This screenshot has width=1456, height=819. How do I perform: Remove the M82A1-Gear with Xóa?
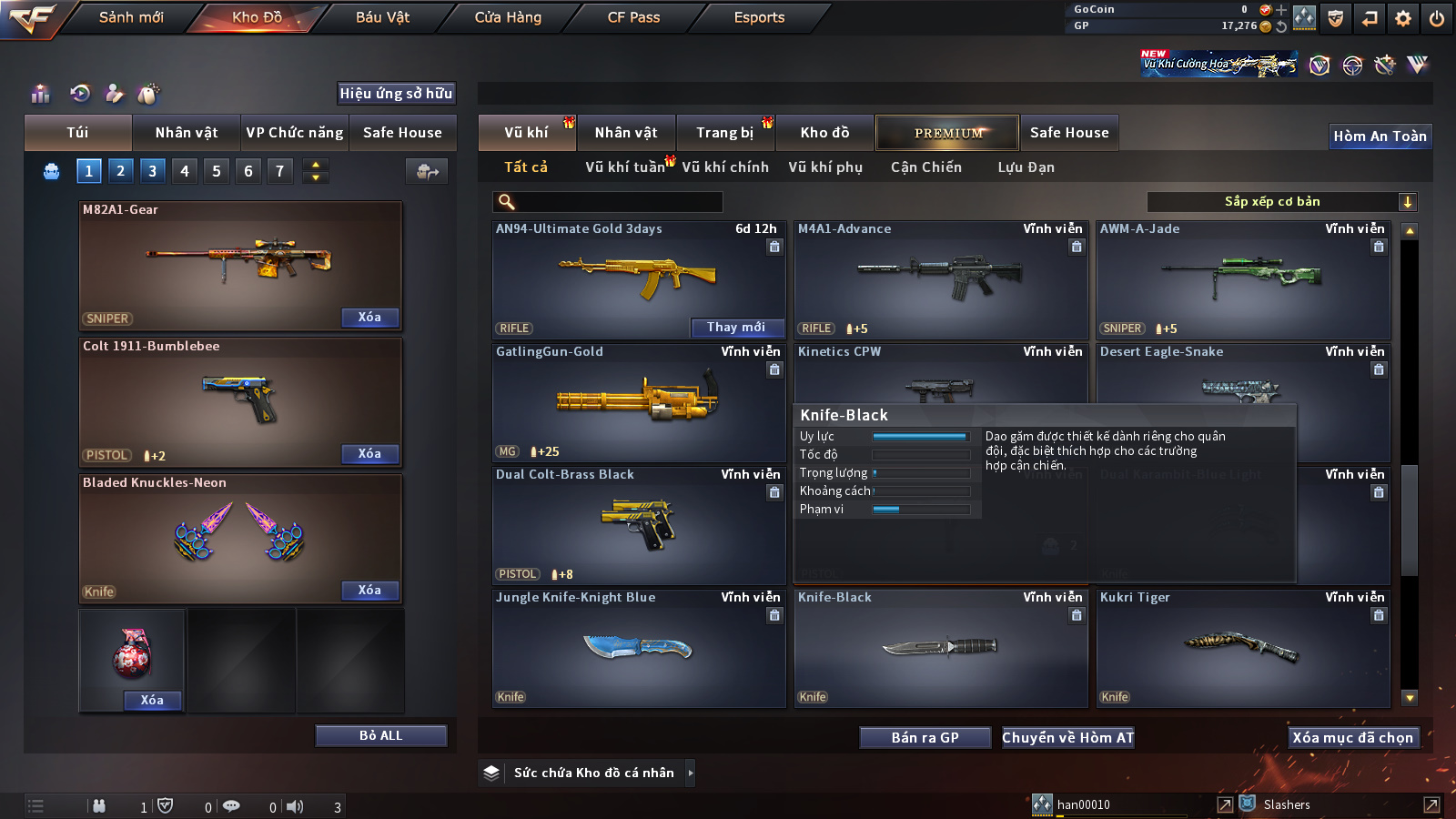pos(369,318)
